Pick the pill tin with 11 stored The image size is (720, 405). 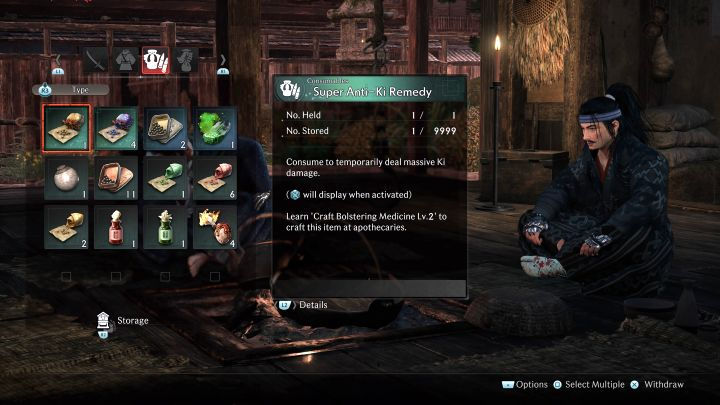click(x=116, y=178)
